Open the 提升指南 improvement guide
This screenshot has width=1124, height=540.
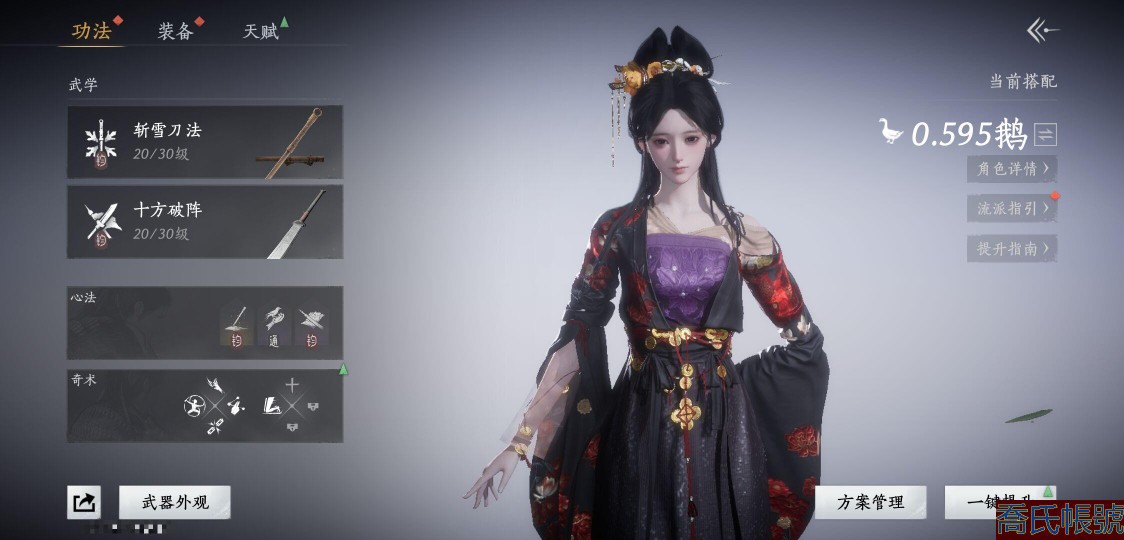pyautogui.click(x=1012, y=249)
